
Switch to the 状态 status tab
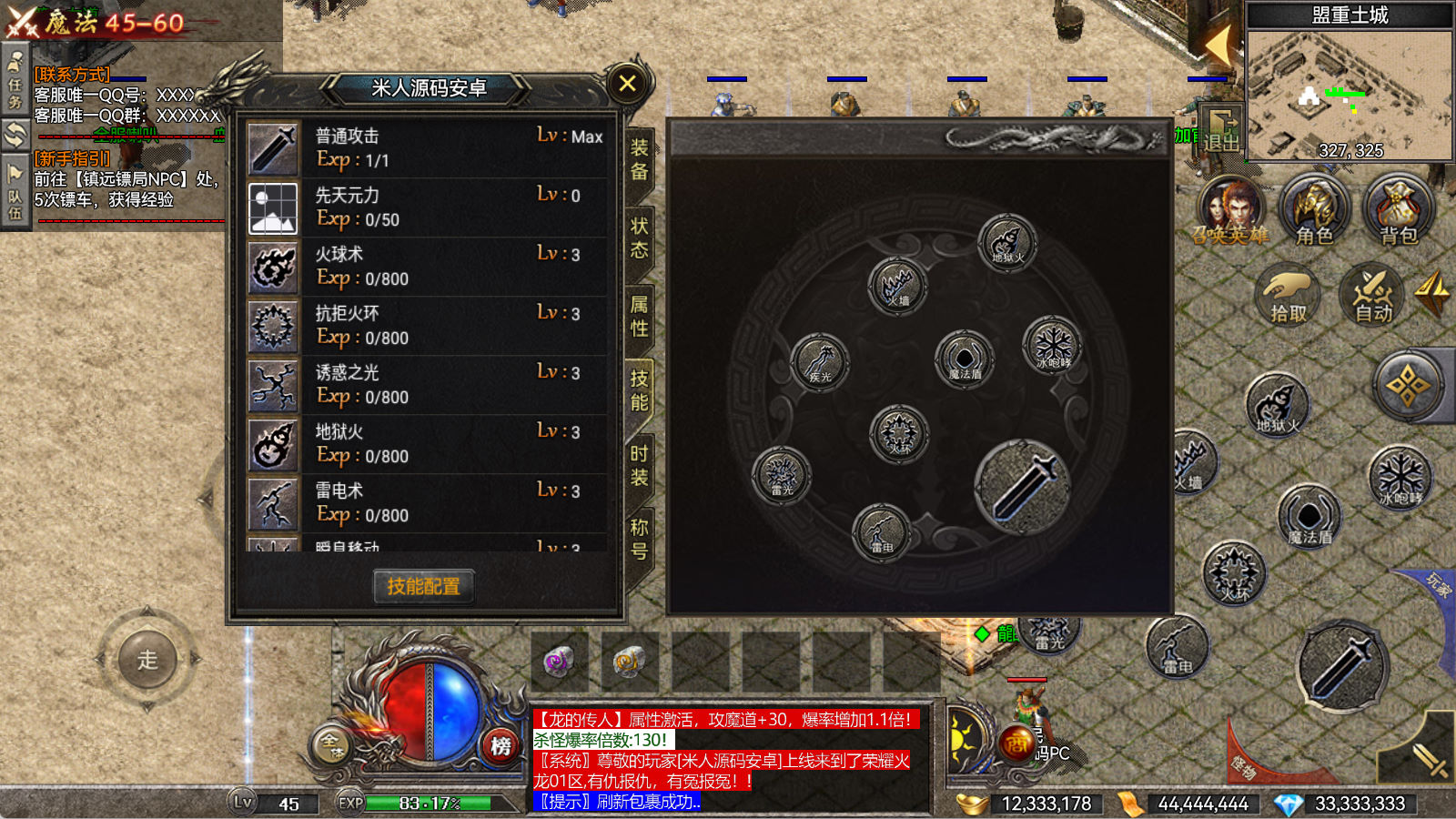pos(640,237)
